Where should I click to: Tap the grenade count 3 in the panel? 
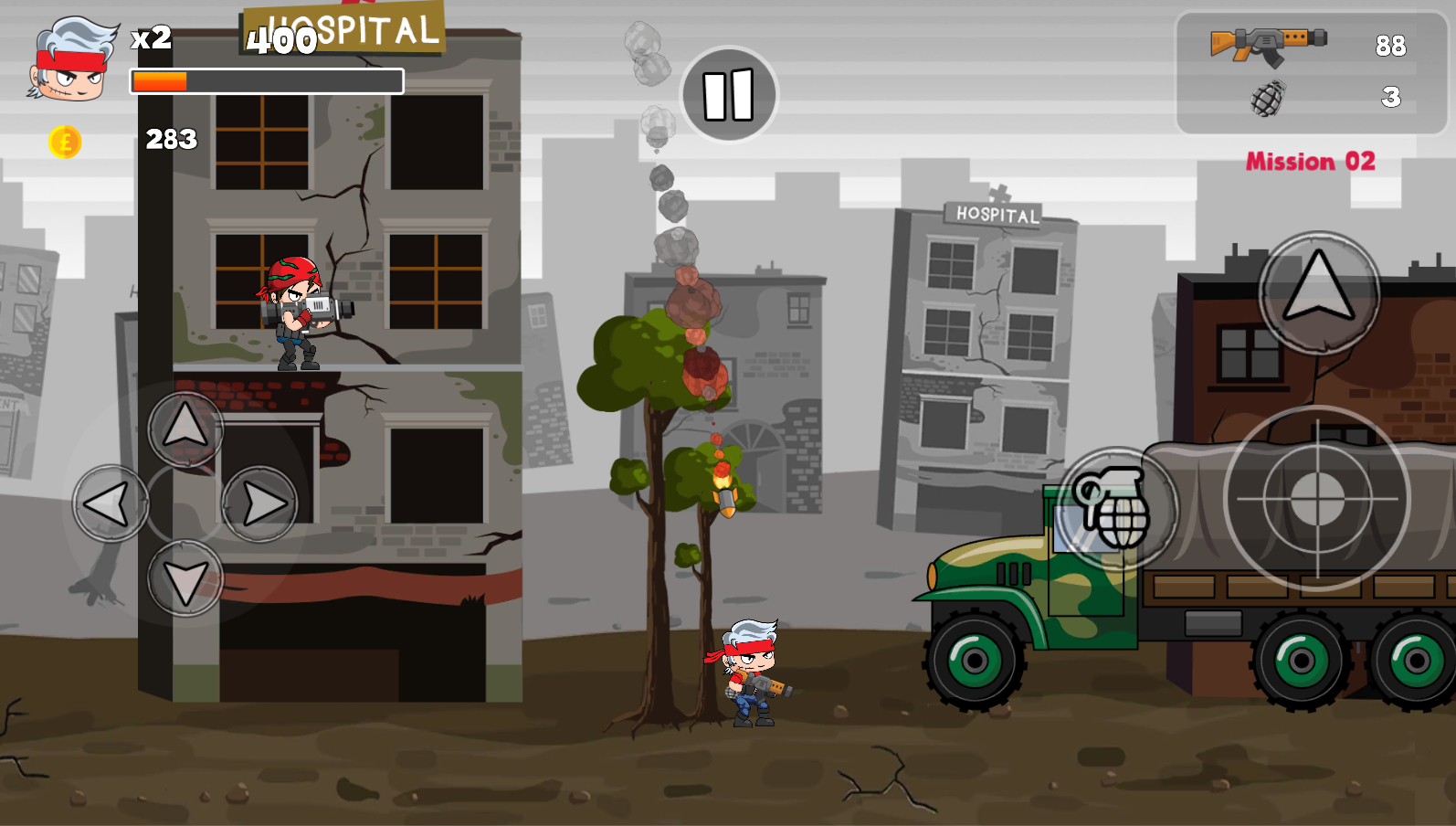click(1392, 96)
